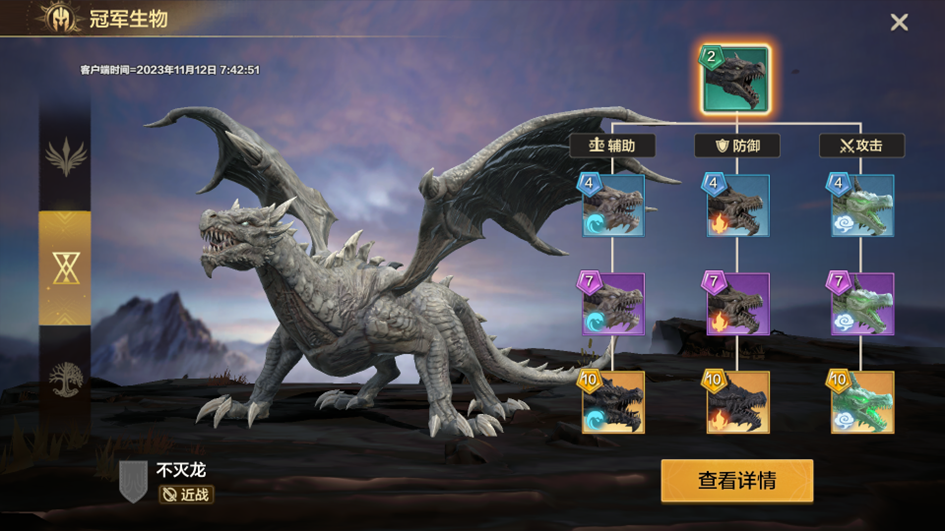
Task: Select the level 2 base dragon icon
Action: 736,79
